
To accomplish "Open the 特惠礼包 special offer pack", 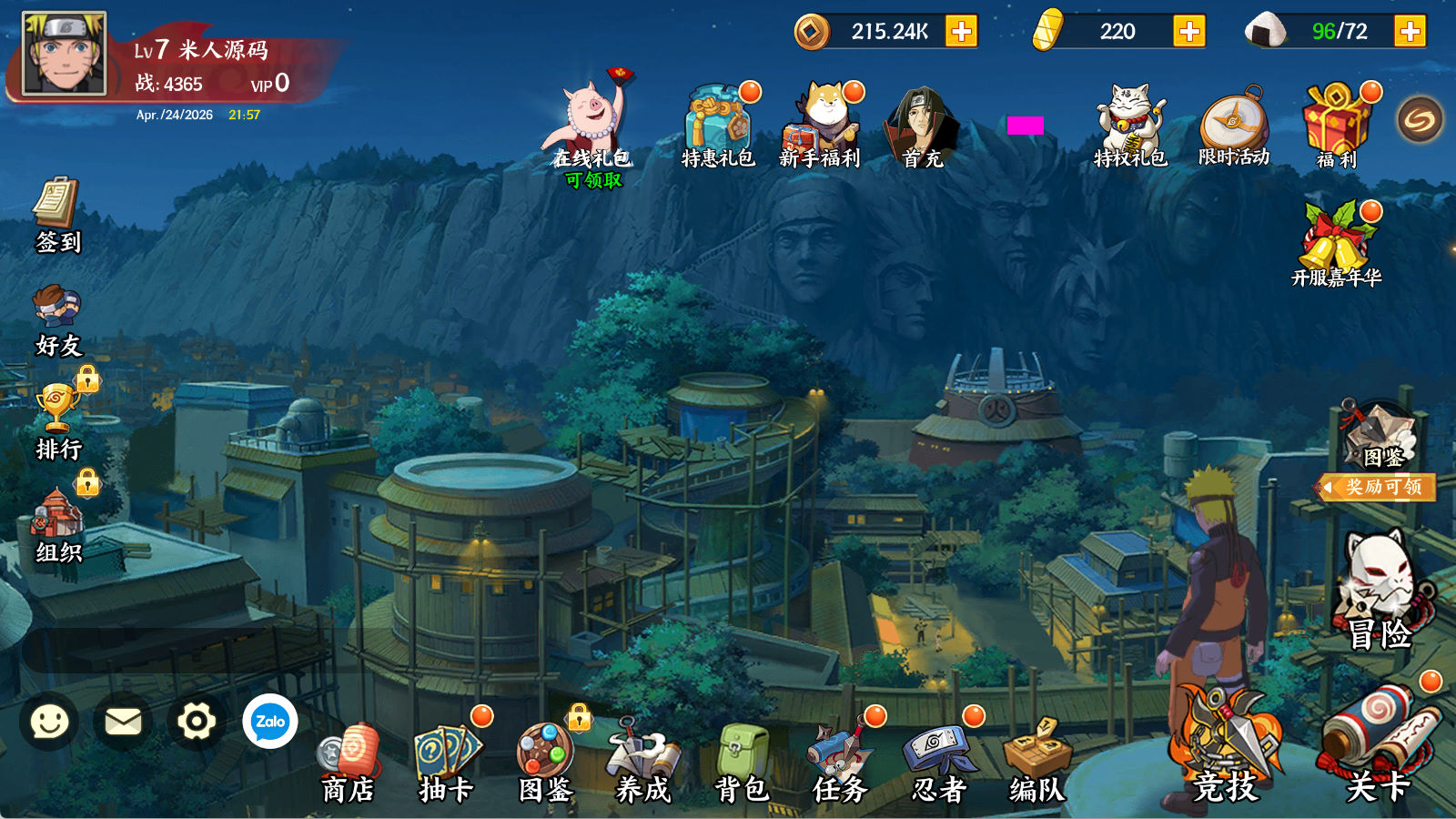I will (x=718, y=127).
